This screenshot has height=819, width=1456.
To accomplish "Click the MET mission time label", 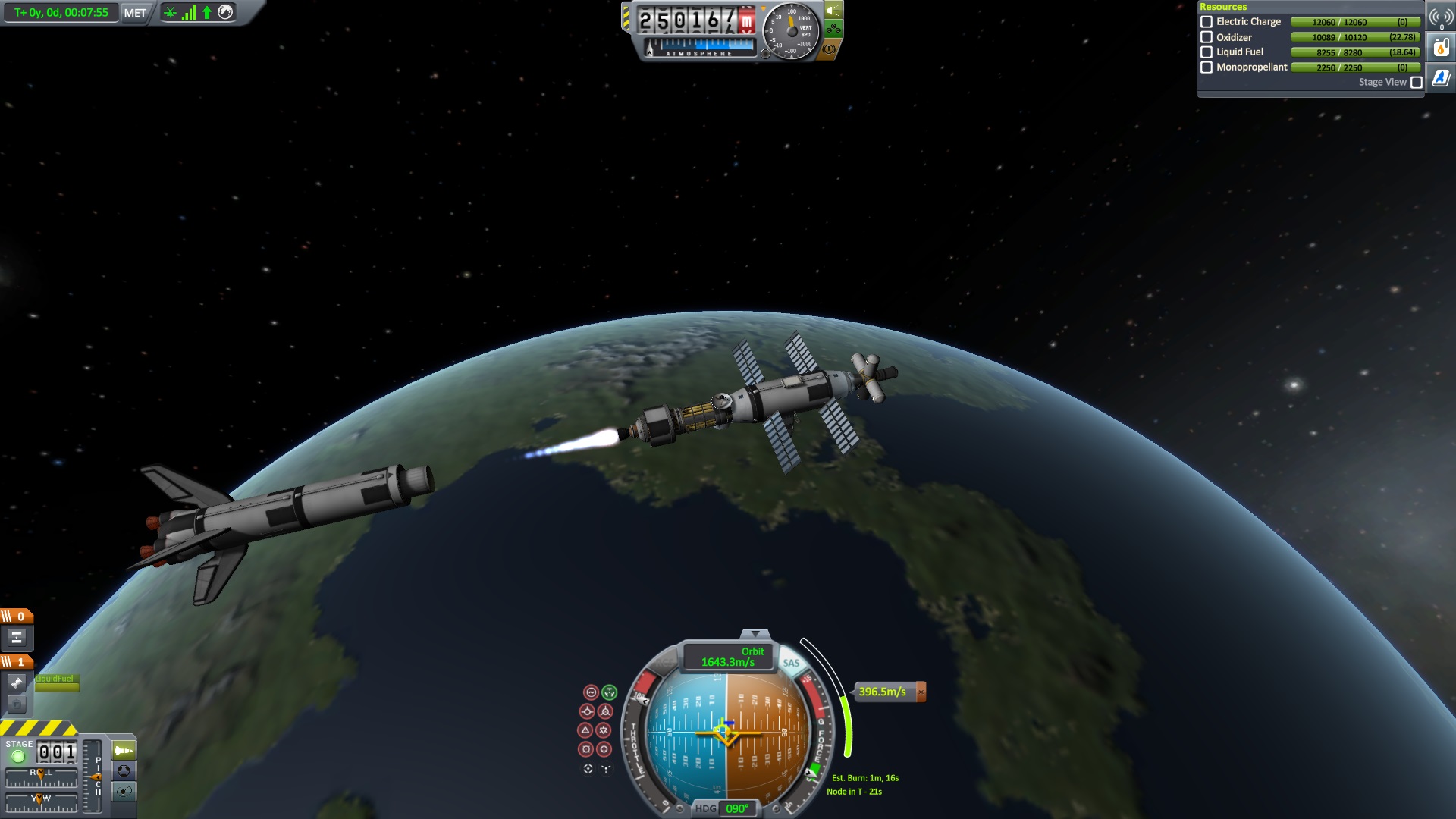I will point(135,13).
